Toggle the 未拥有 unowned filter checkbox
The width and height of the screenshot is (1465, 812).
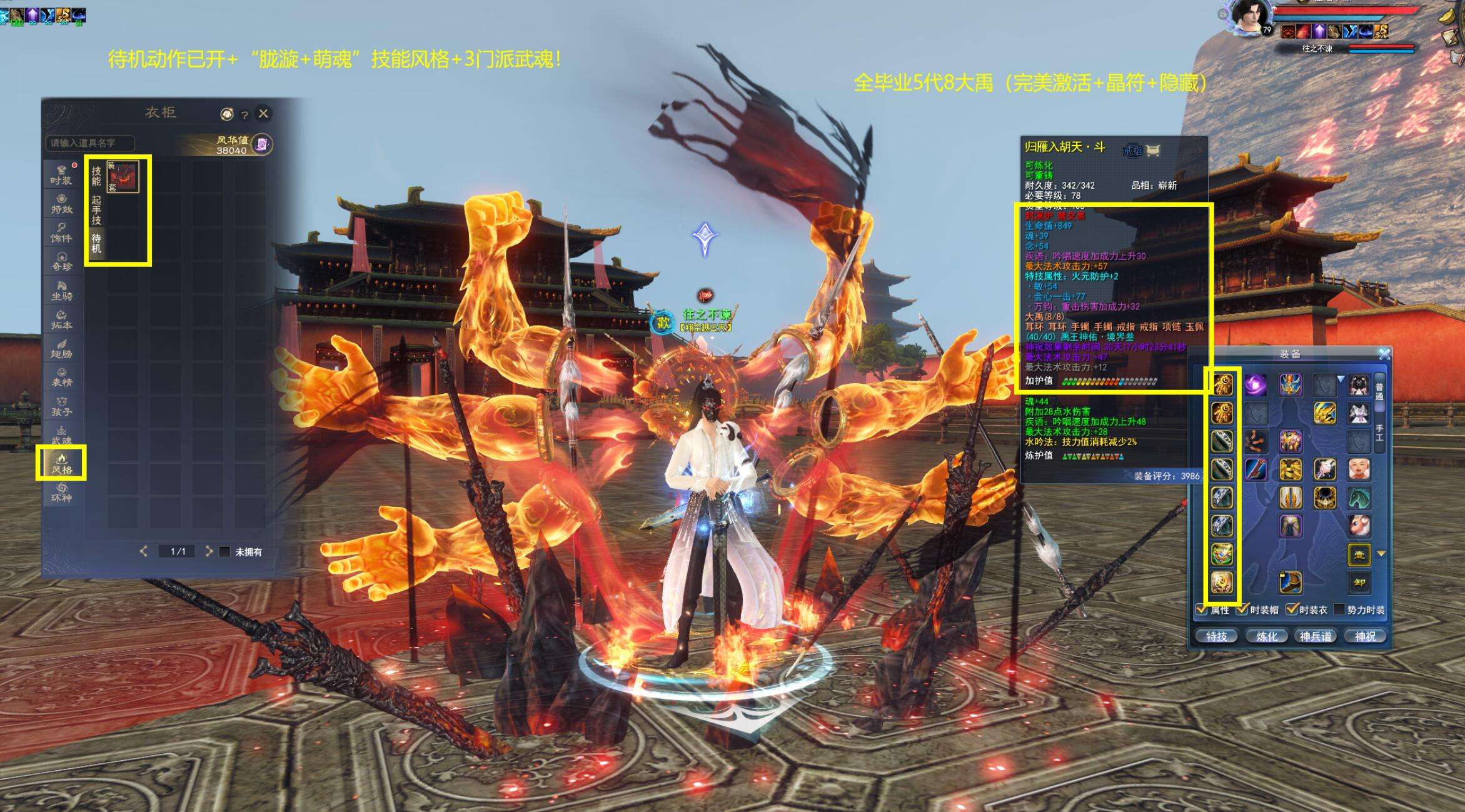tap(224, 552)
